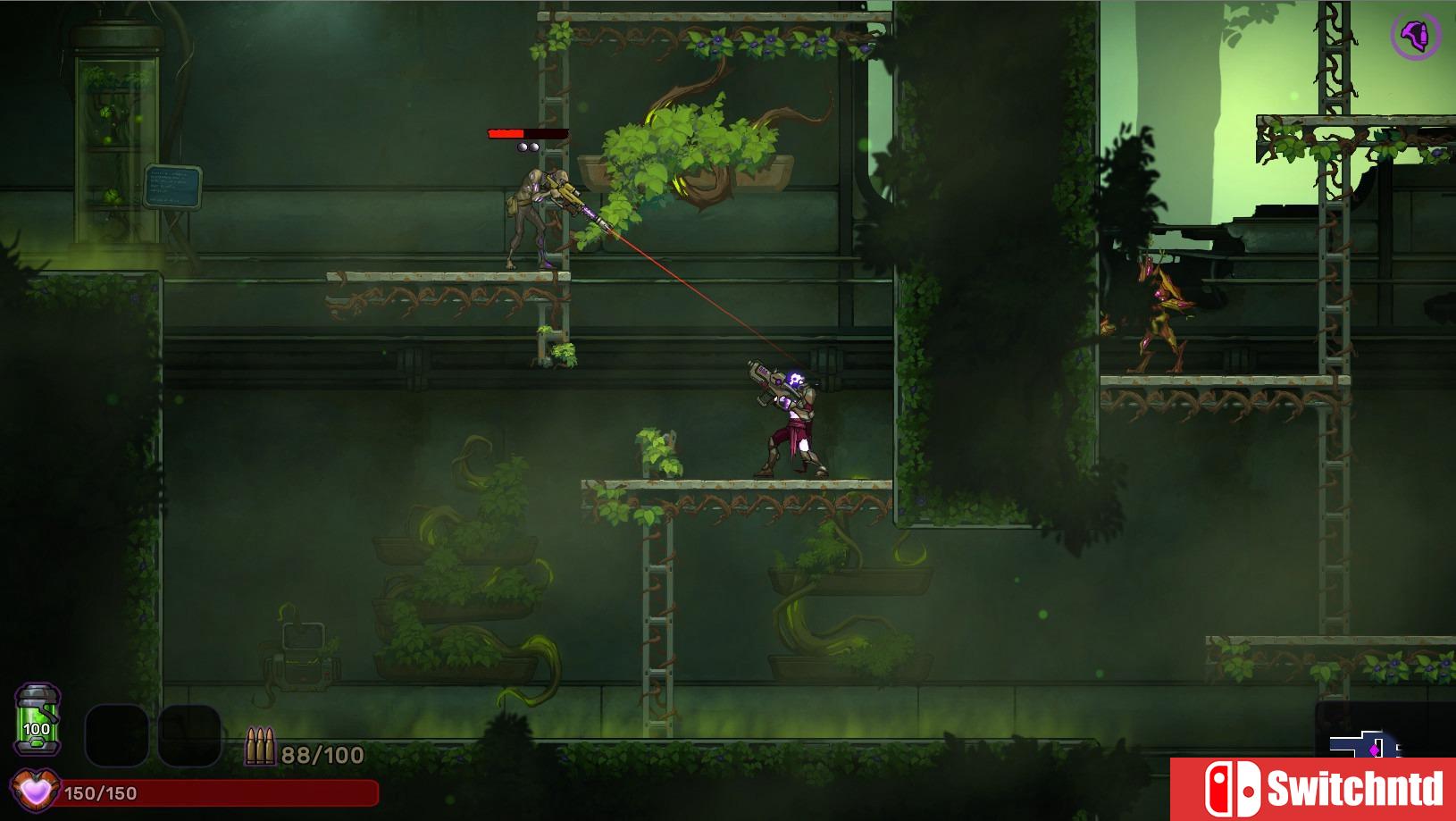
Task: Select the purple heart armor icon
Action: [36, 790]
